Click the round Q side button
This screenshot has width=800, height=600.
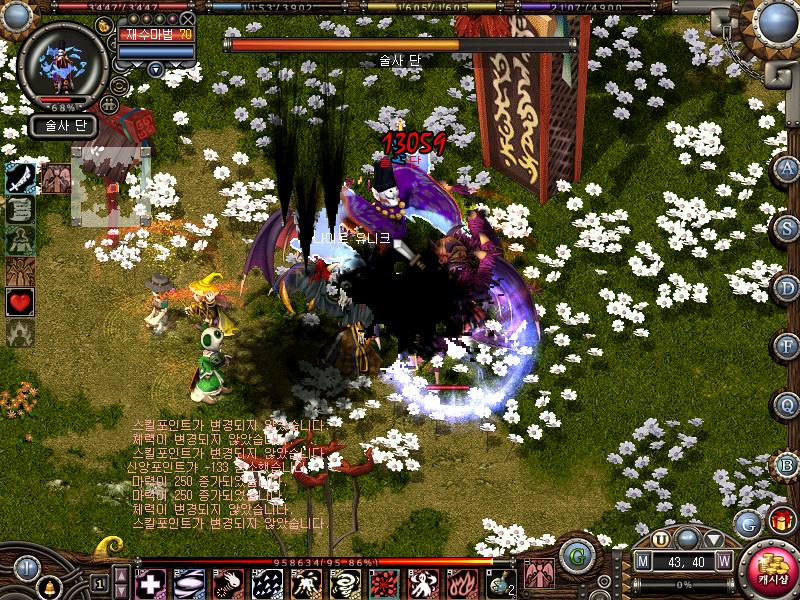pos(787,405)
